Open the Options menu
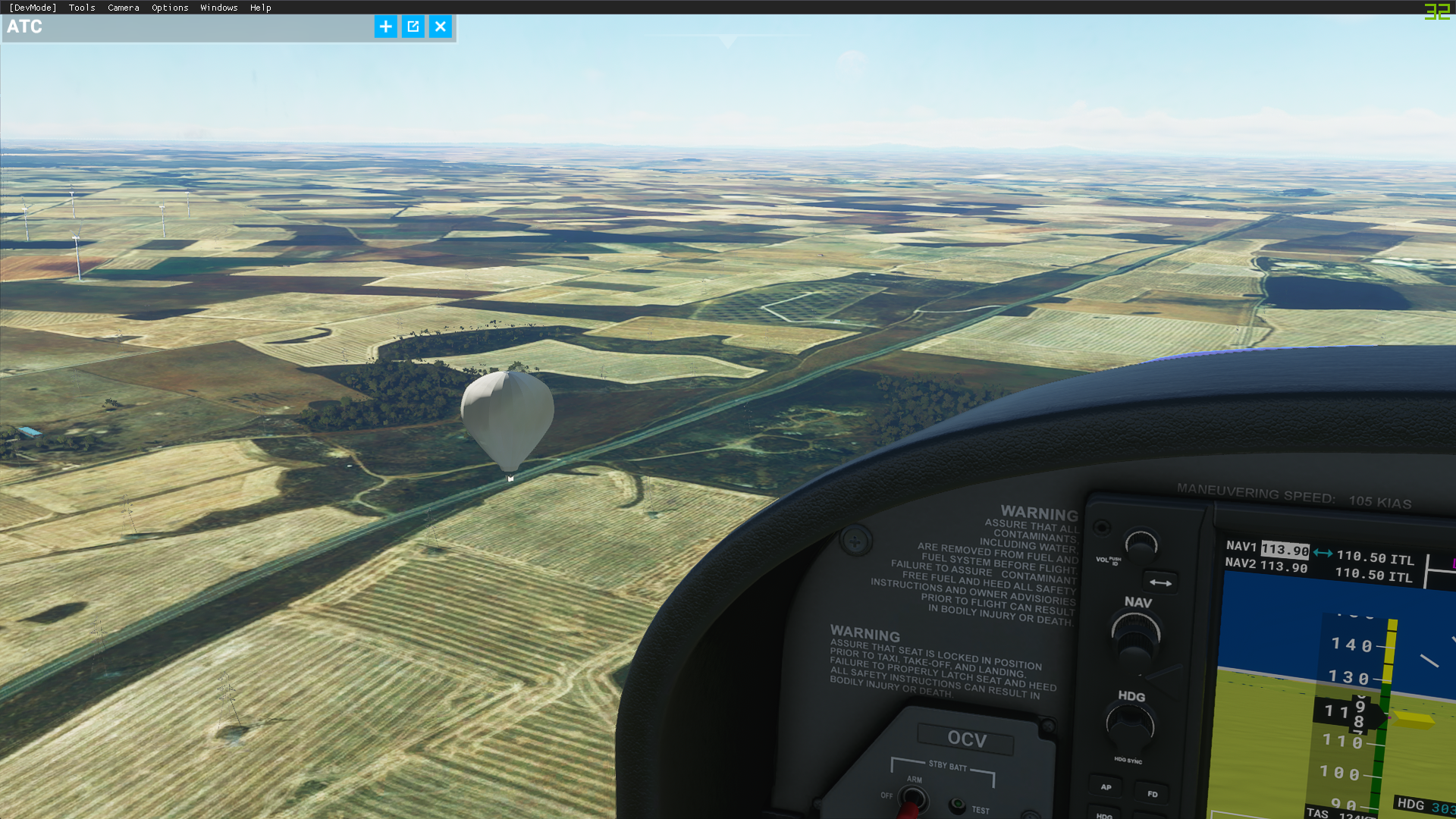This screenshot has width=1456, height=819. [x=170, y=8]
